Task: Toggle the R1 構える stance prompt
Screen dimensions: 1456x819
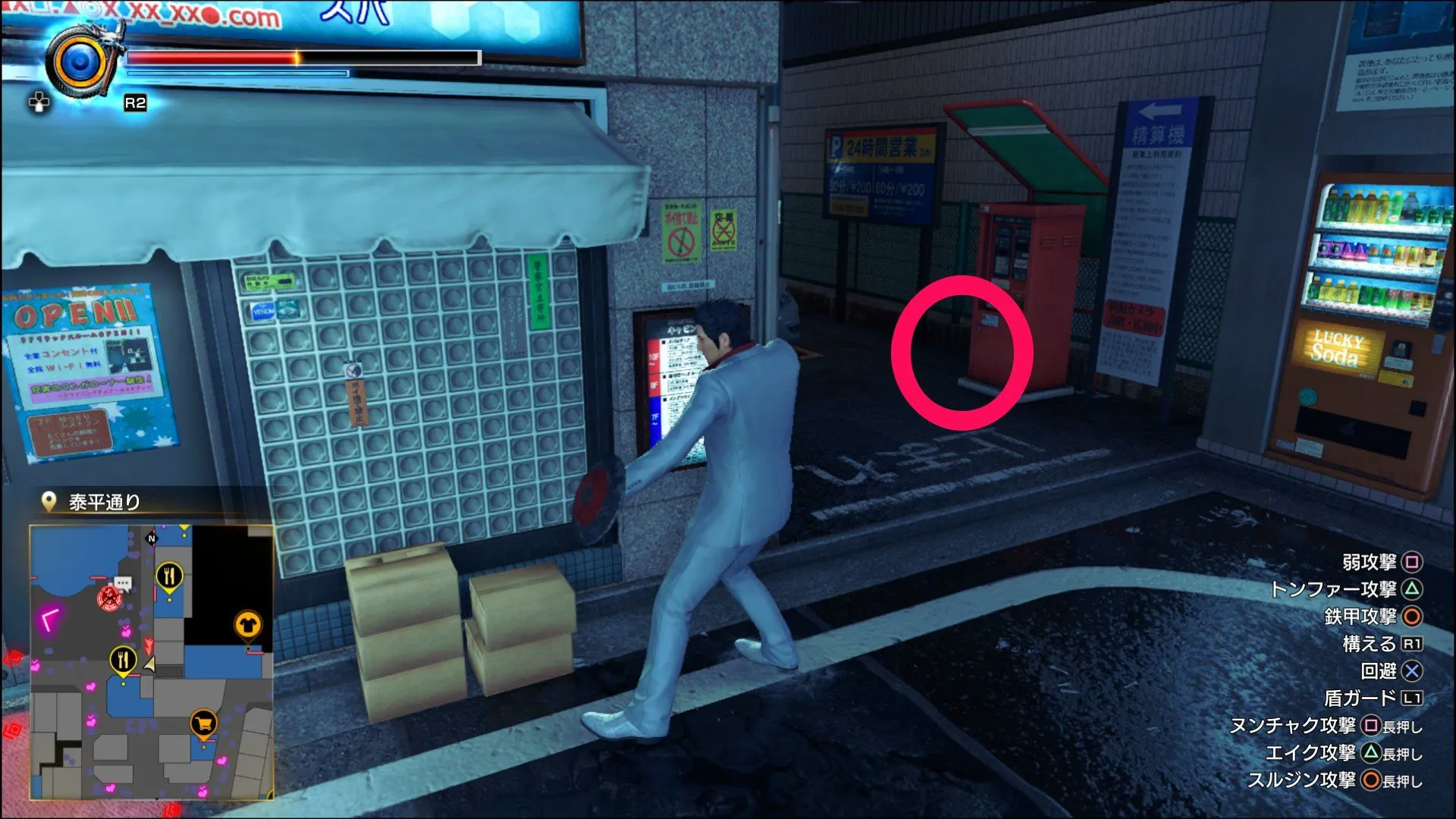Action: (1413, 643)
